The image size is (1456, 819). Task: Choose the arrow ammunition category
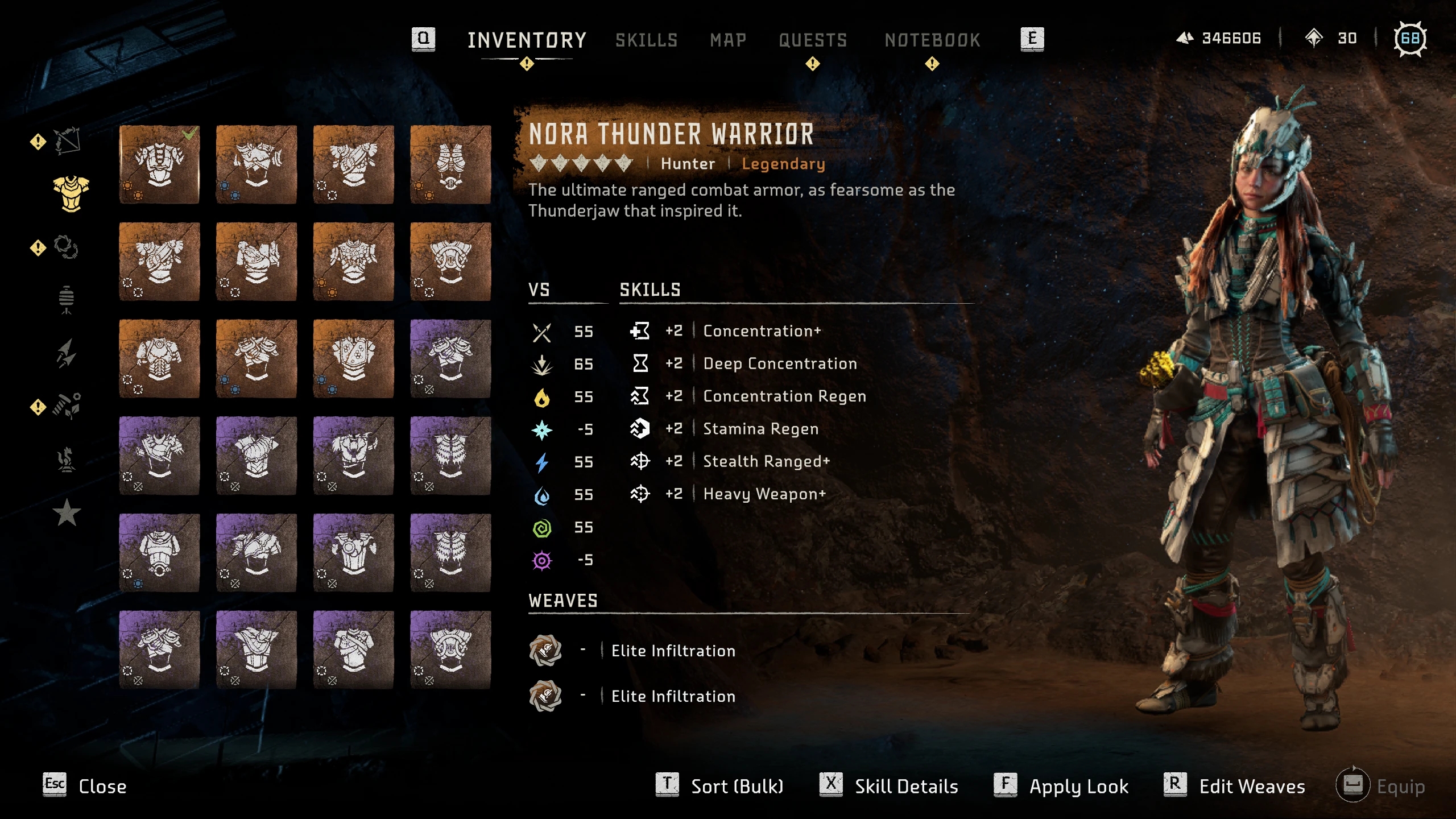[x=67, y=352]
